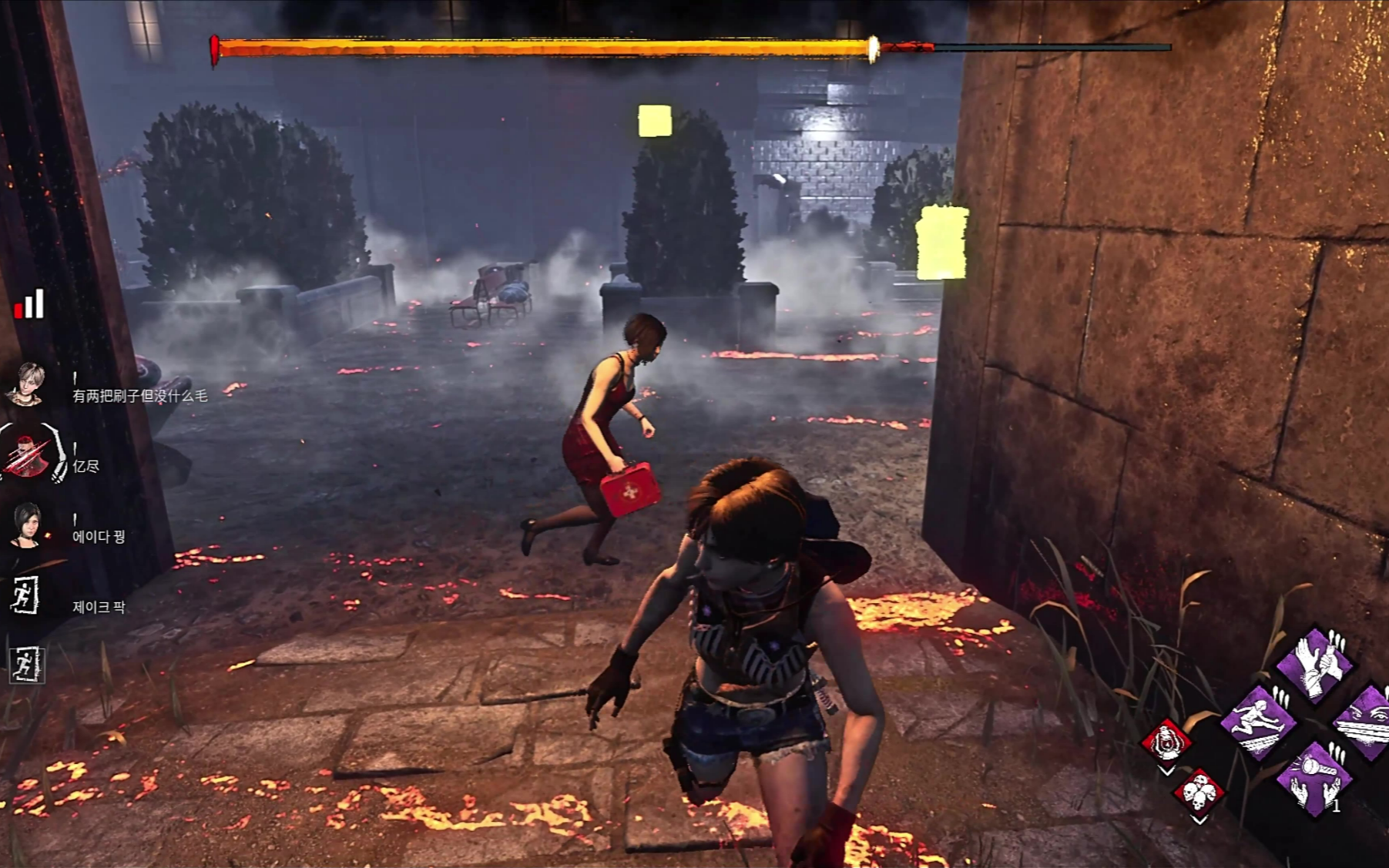Click the pallet-vaulting runner perk icon
Image resolution: width=1389 pixels, height=868 pixels.
coord(1260,722)
